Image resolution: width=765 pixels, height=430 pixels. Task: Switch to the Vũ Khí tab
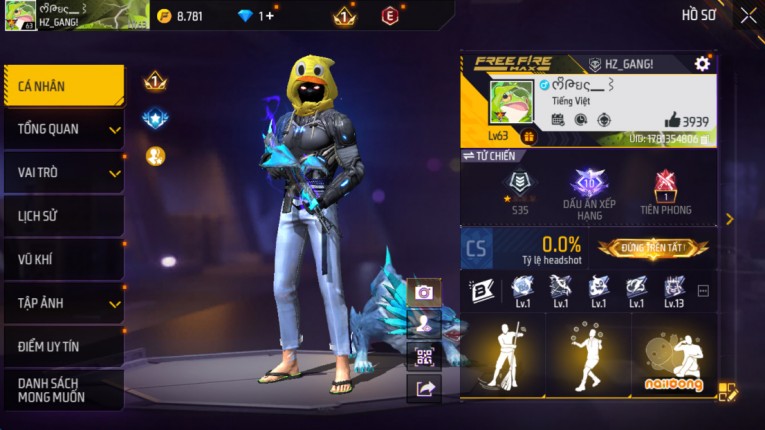pyautogui.click(x=63, y=259)
